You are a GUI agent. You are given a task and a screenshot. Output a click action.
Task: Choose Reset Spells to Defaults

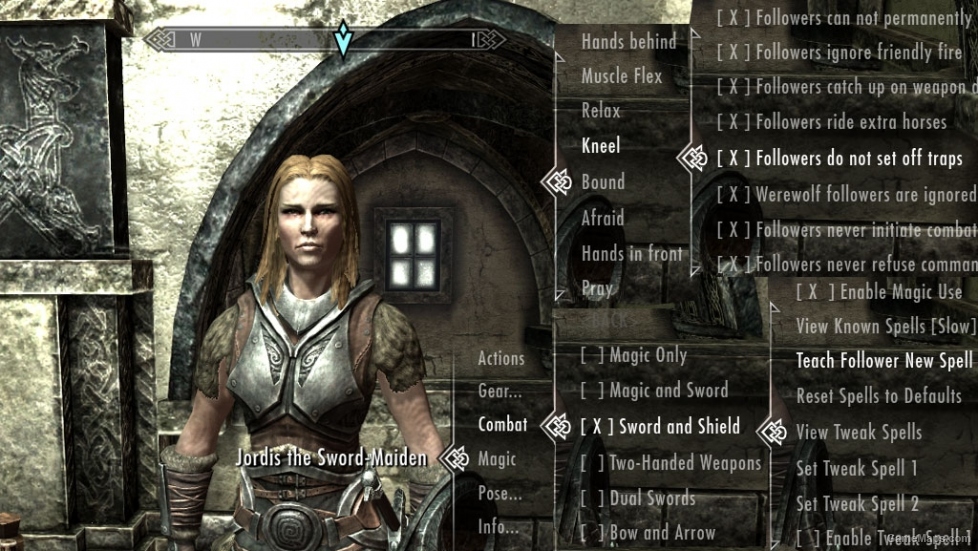(878, 396)
